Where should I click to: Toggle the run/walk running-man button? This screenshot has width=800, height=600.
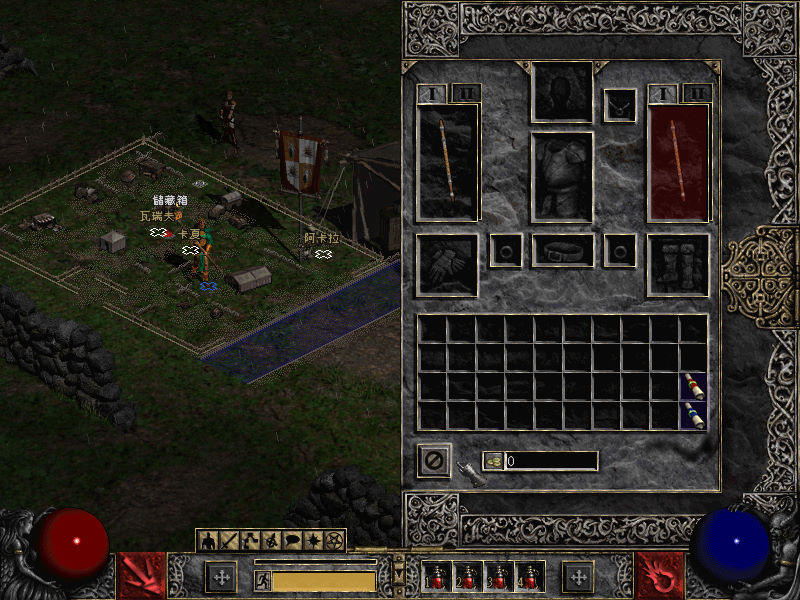click(262, 581)
